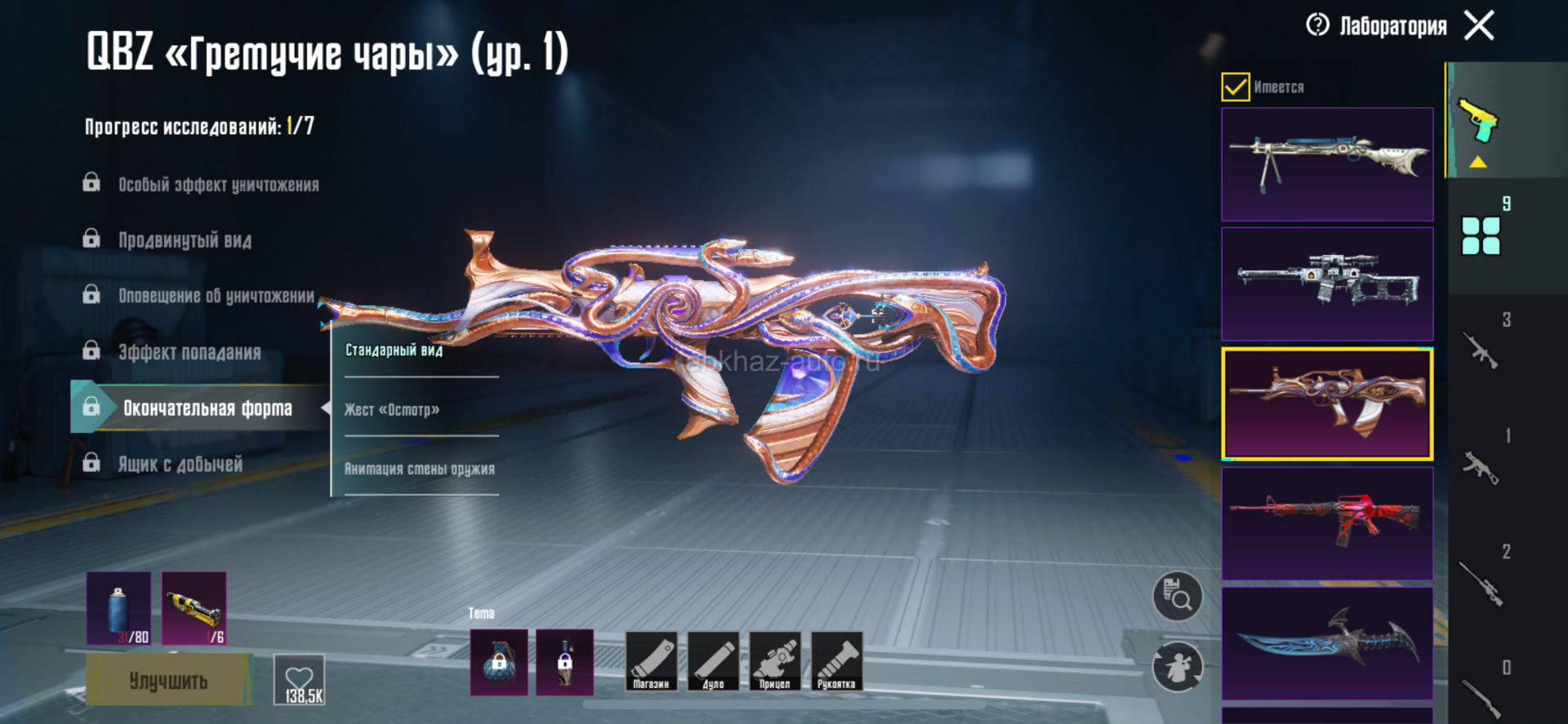The height and width of the screenshot is (724, 1568).
Task: Choose the 'Рукоятка' grip attachment slot
Action: click(x=836, y=662)
